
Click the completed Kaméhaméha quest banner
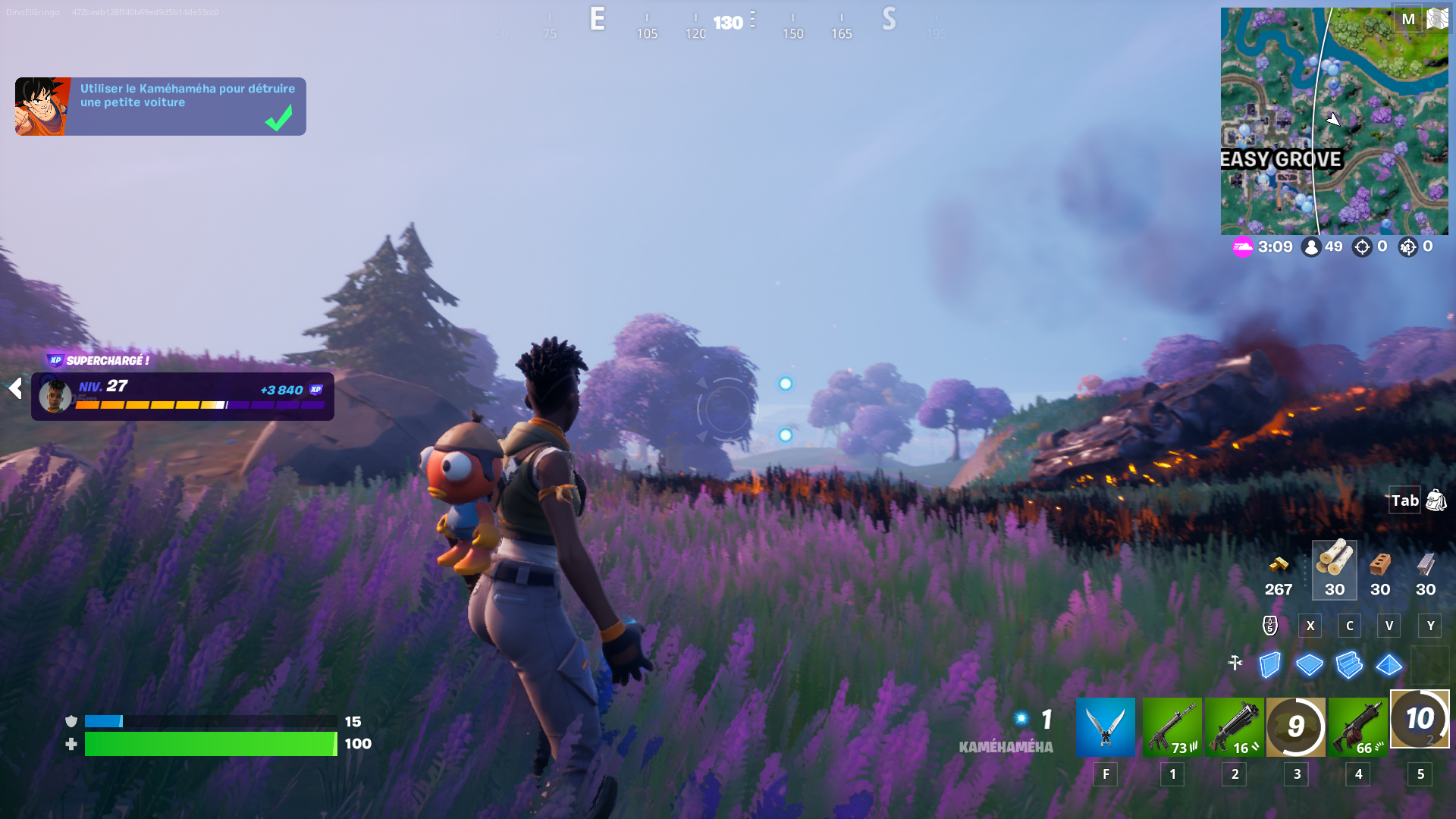click(x=159, y=106)
